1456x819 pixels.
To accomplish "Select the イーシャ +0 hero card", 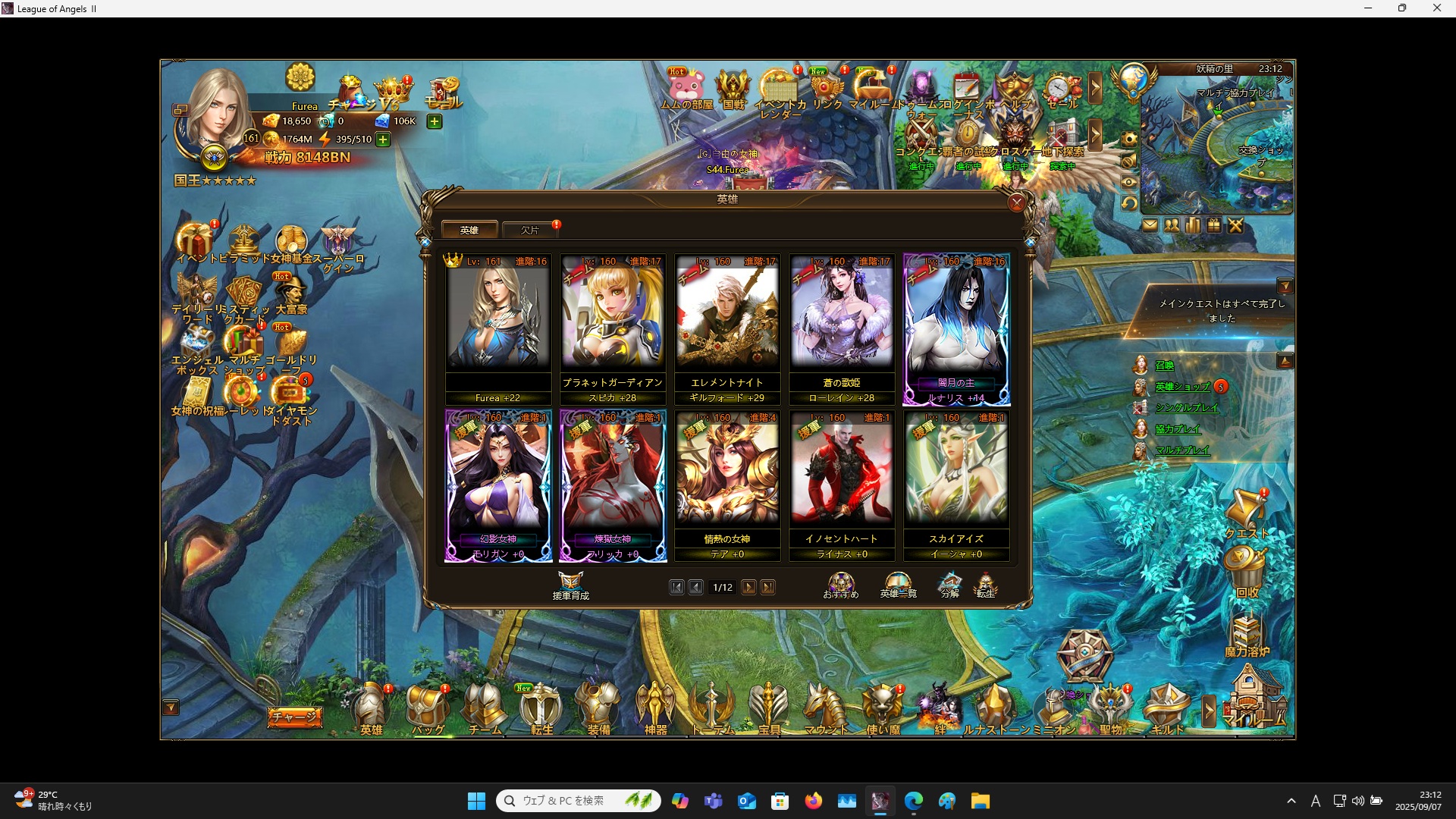I will [x=956, y=484].
